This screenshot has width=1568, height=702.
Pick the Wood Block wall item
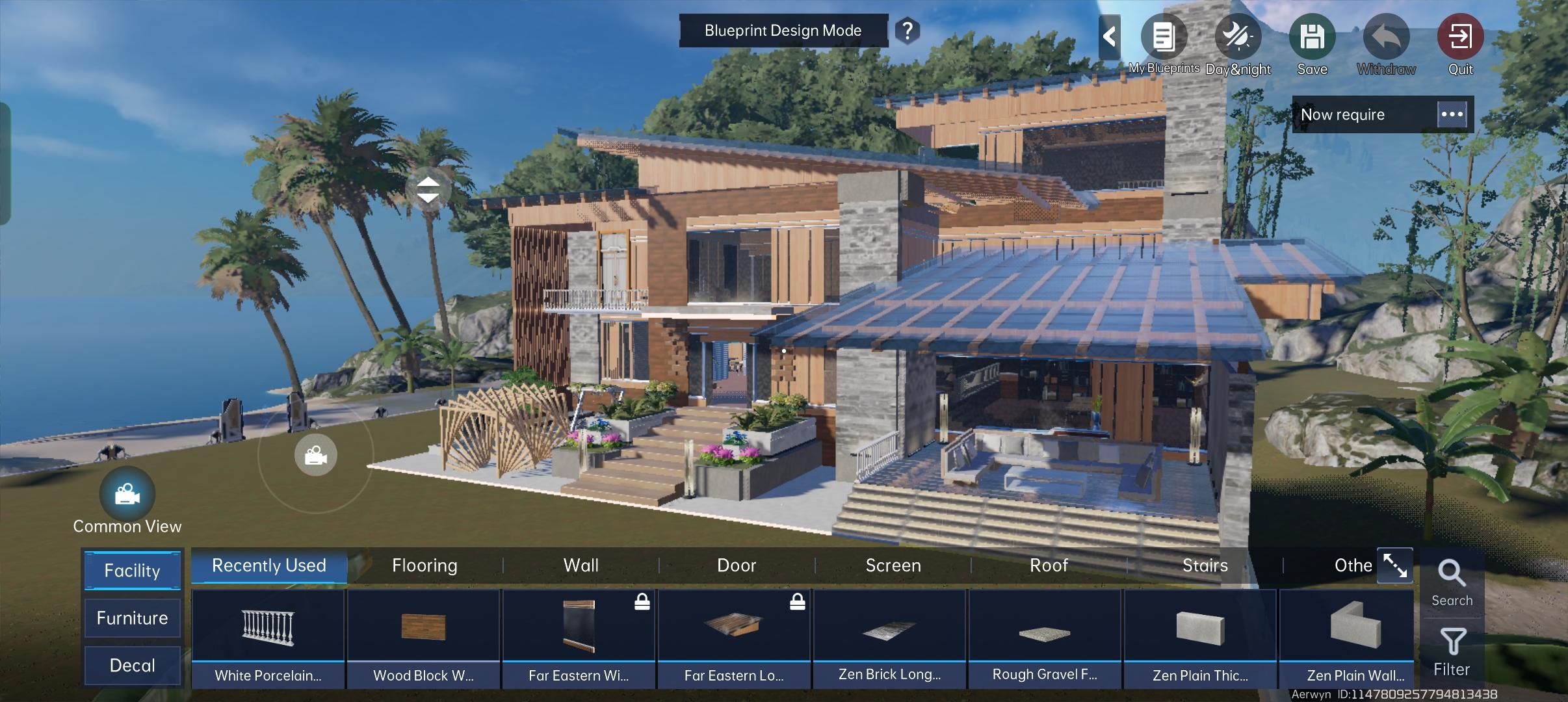pyautogui.click(x=423, y=637)
